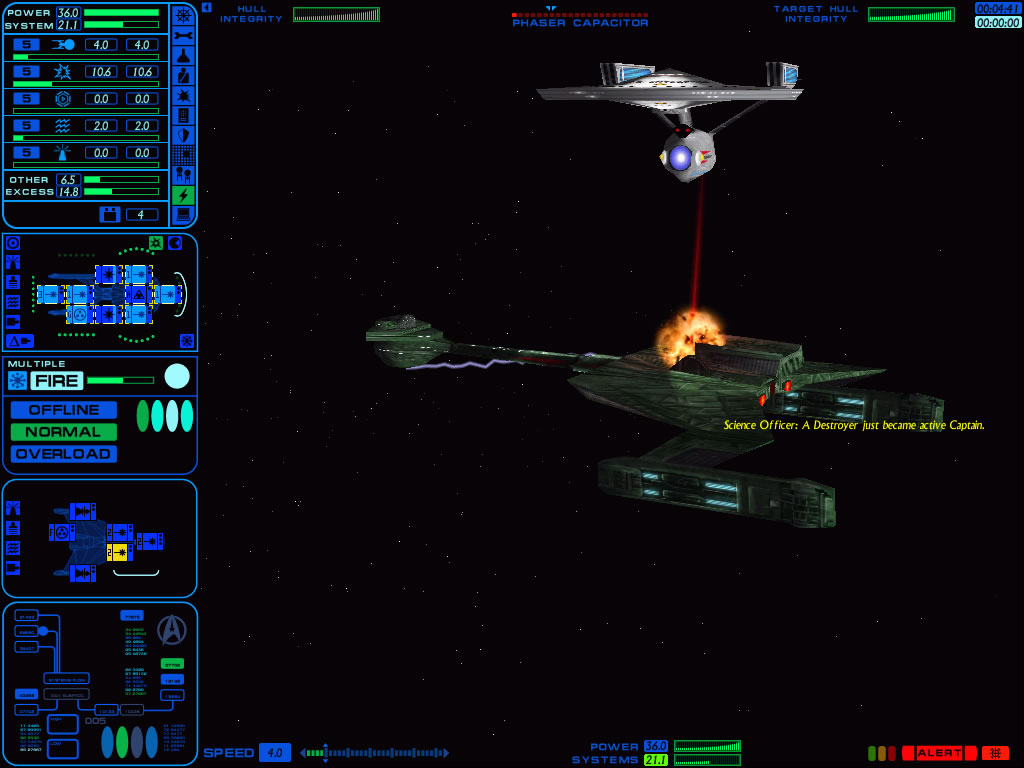Open the seated officer panel tab
The height and width of the screenshot is (768, 1024).
click(183, 75)
